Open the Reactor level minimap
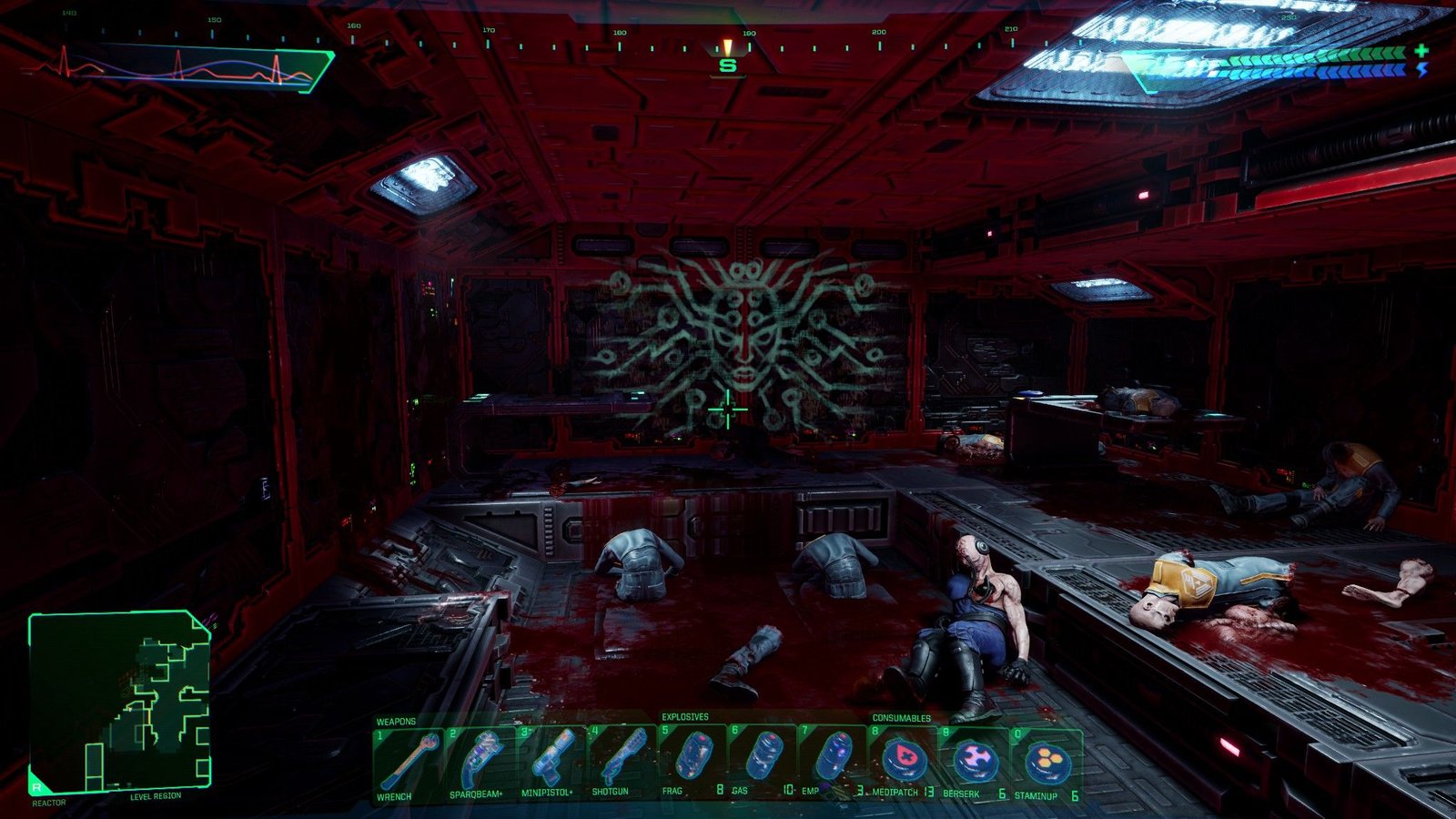 [119, 701]
